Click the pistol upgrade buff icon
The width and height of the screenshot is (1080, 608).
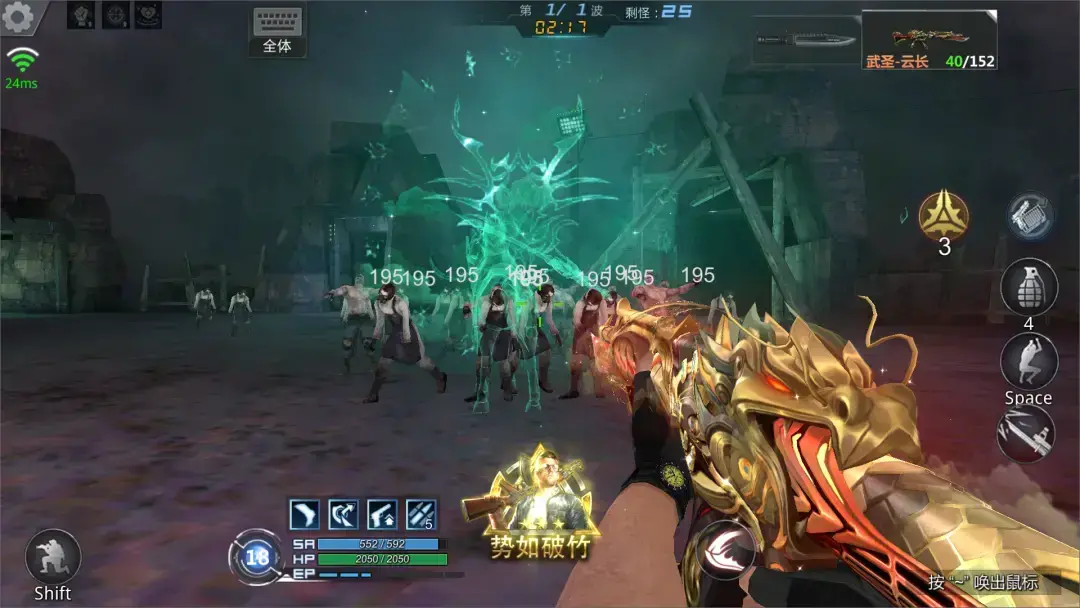click(x=382, y=514)
